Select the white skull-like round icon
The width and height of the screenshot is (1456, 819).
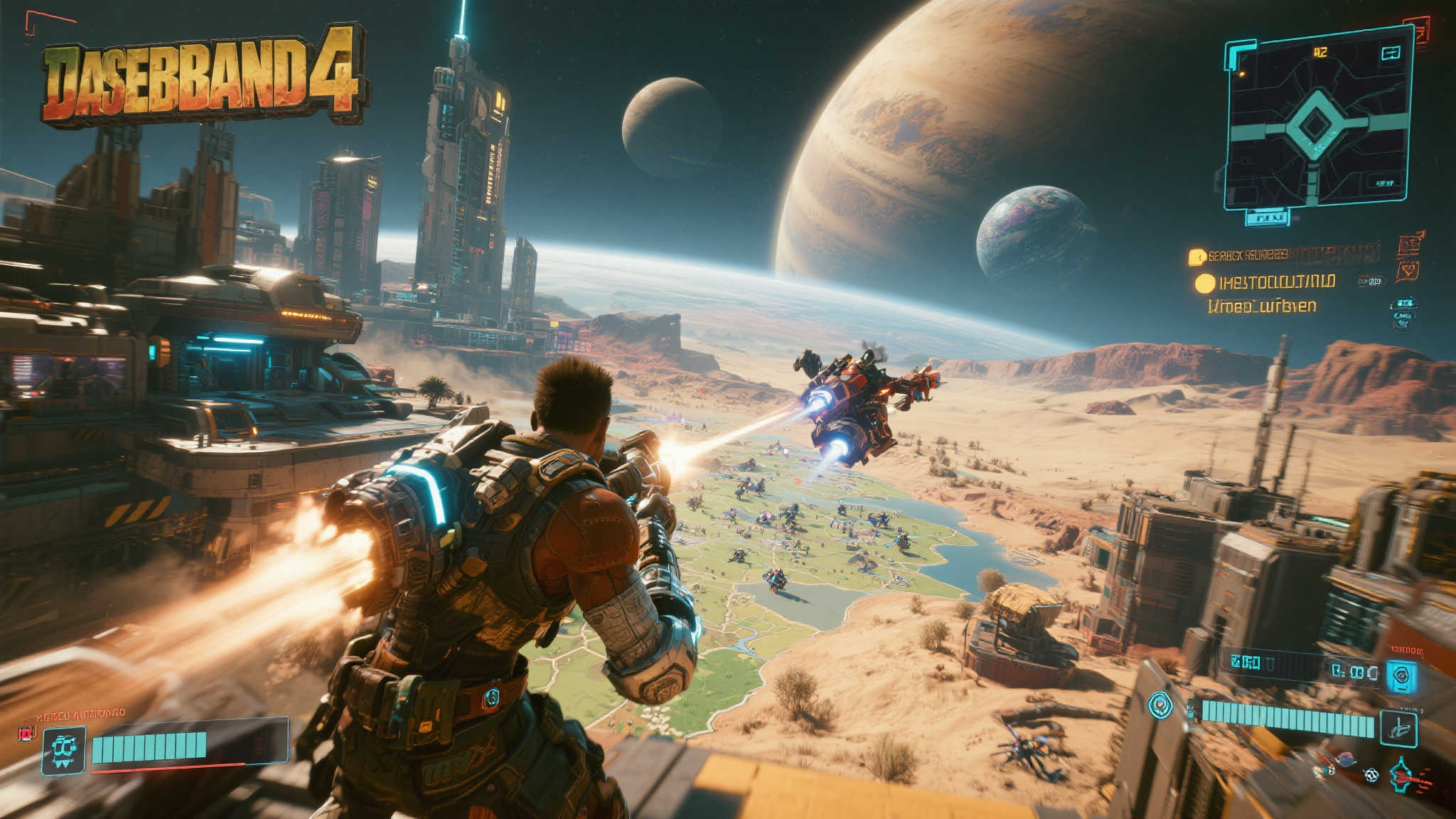[1371, 776]
